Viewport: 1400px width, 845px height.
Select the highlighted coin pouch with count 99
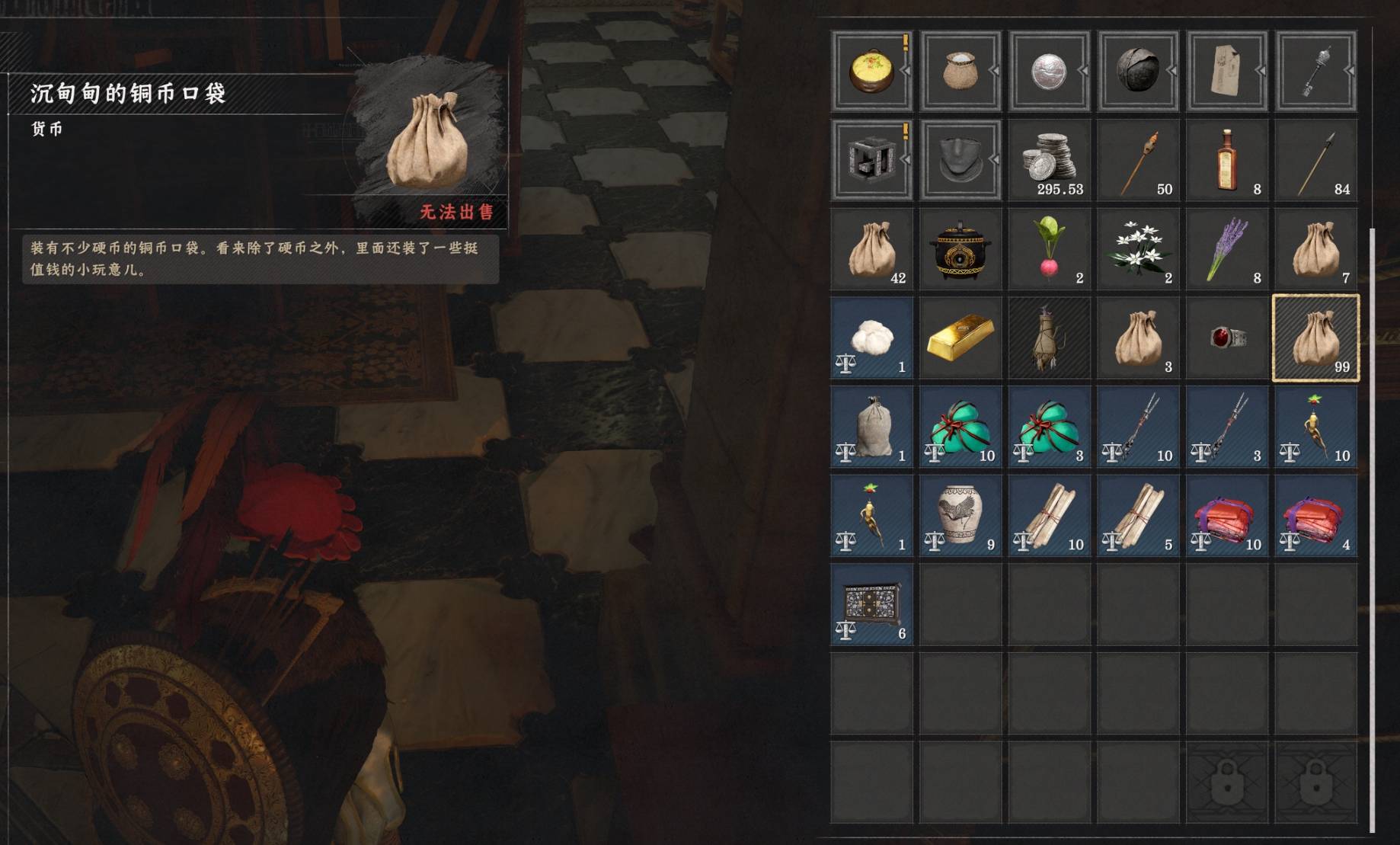click(x=1315, y=339)
